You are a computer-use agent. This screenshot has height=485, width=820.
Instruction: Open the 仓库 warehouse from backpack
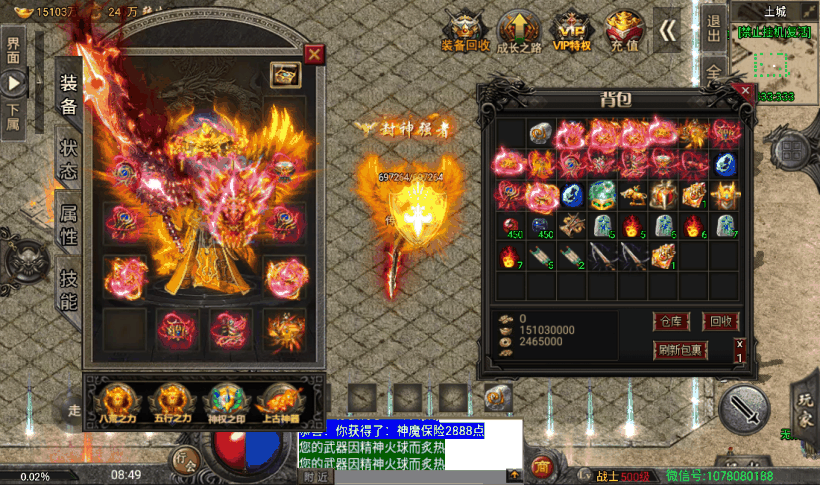click(670, 321)
